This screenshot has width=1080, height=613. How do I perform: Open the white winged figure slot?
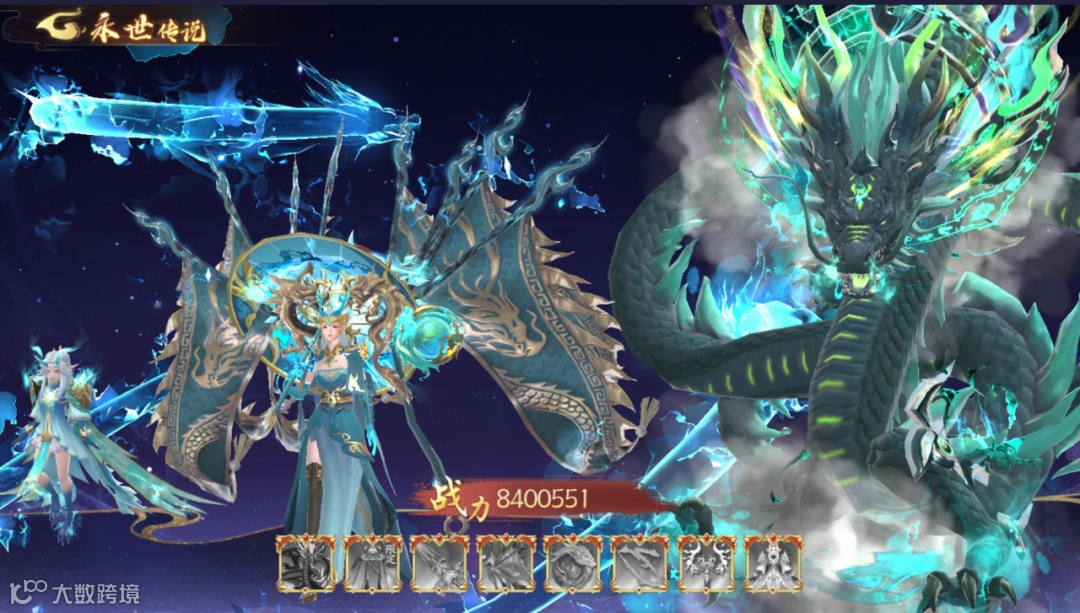(x=772, y=564)
